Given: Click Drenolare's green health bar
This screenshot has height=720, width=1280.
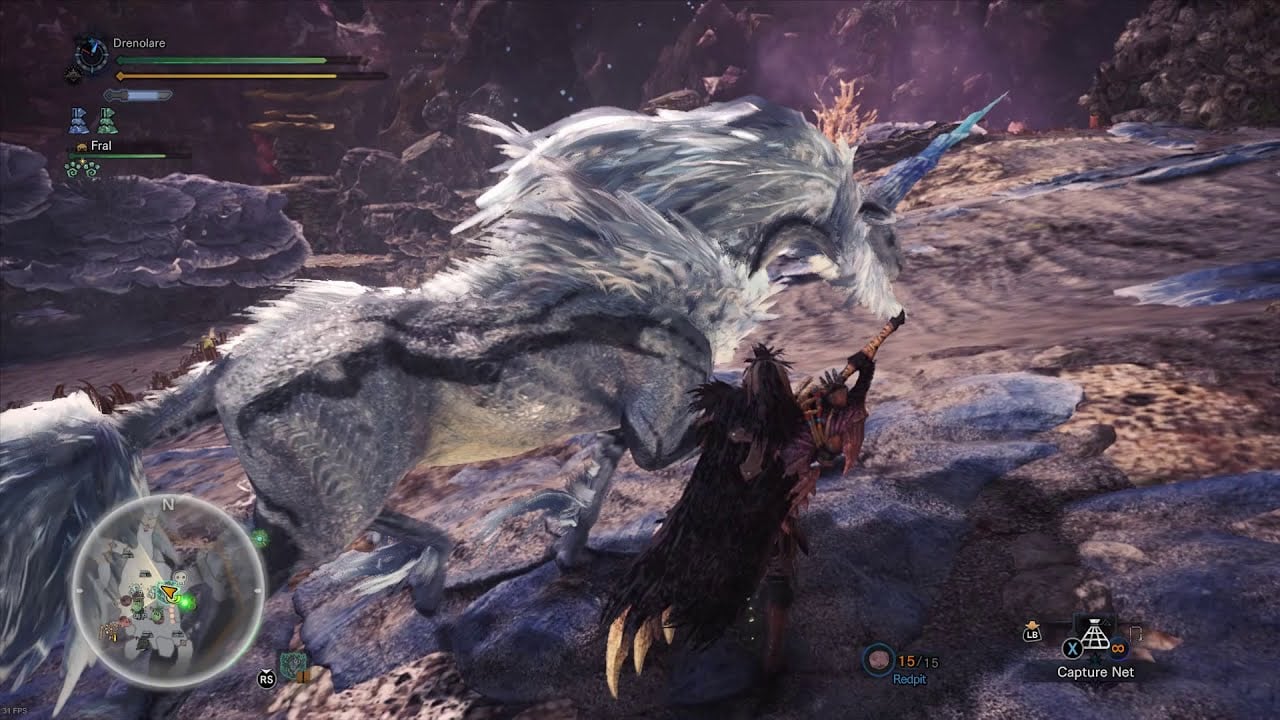Looking at the screenshot, I should [x=219, y=59].
